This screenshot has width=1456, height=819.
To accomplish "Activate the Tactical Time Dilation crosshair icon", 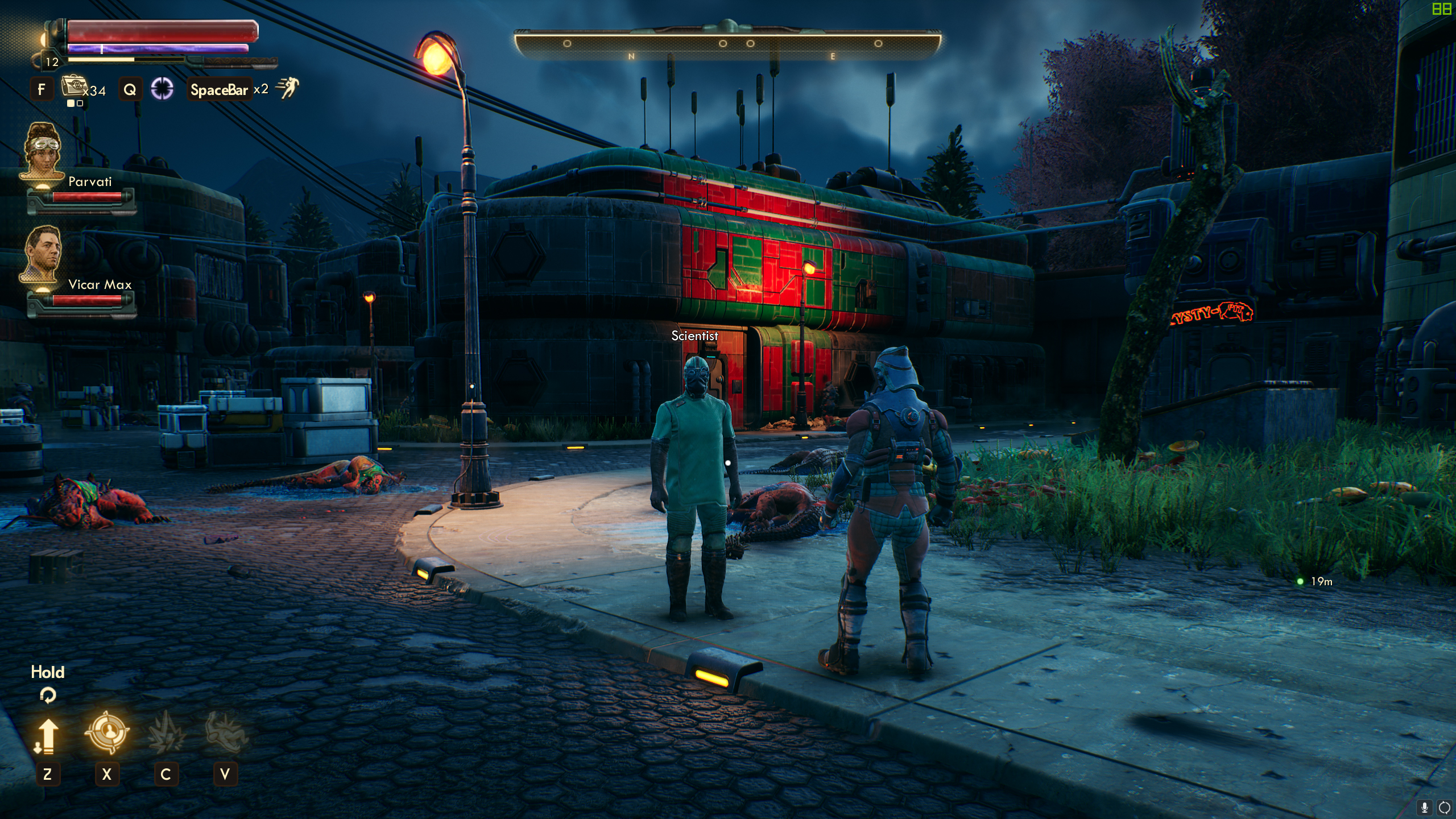I will pos(162,89).
